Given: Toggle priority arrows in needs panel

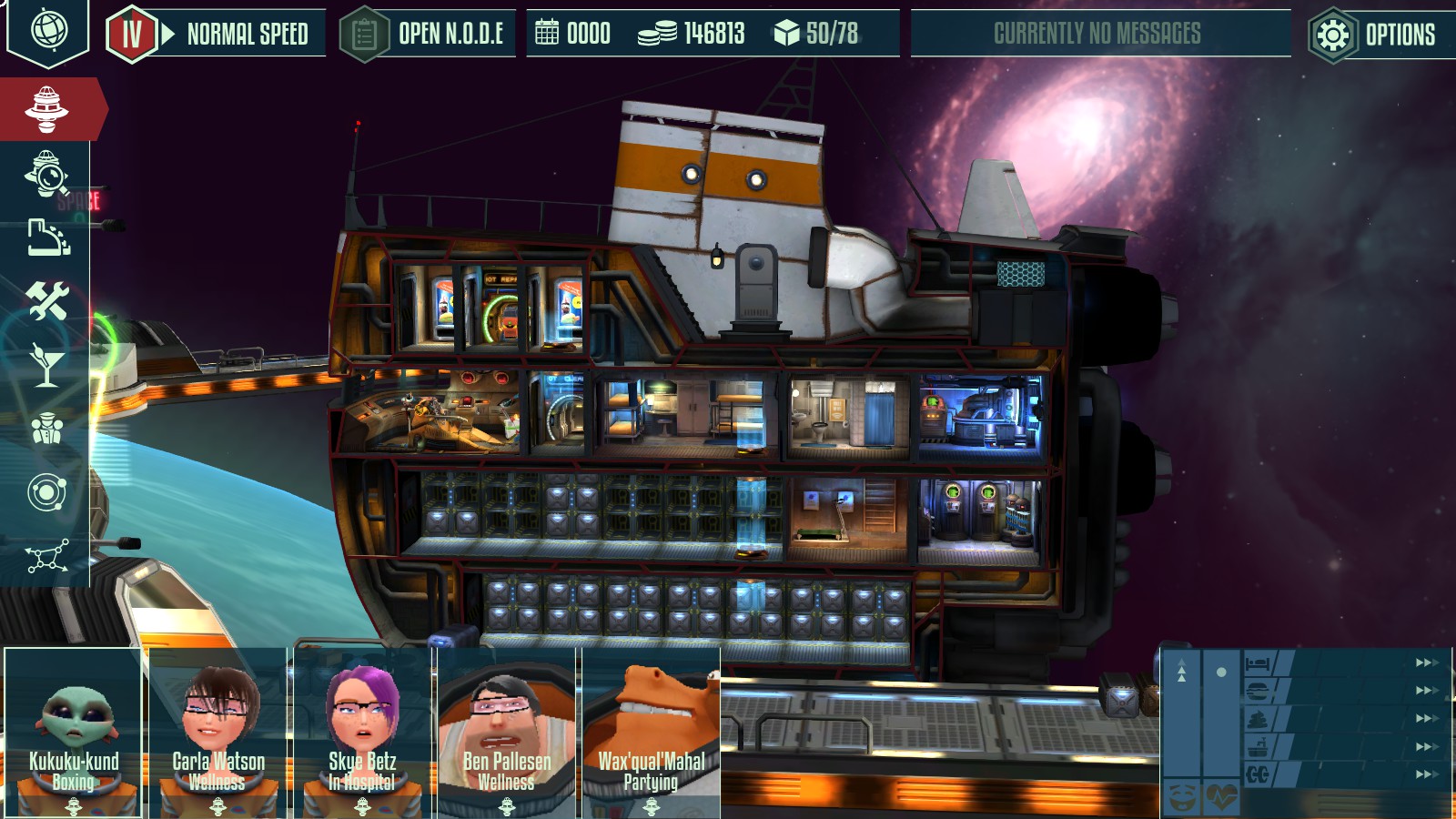Looking at the screenshot, I should tap(1181, 671).
